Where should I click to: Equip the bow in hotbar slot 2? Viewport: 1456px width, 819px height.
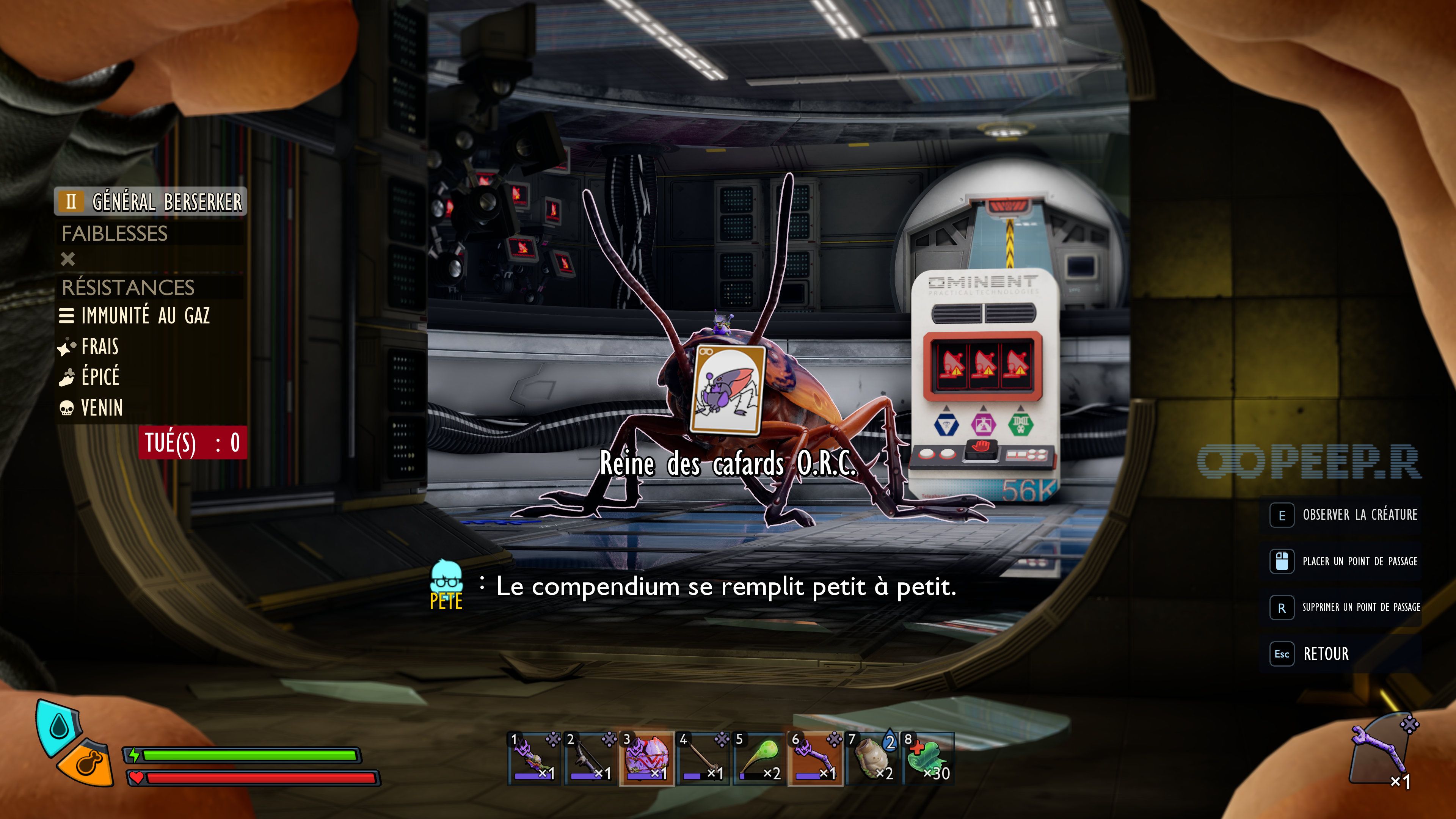pos(590,758)
